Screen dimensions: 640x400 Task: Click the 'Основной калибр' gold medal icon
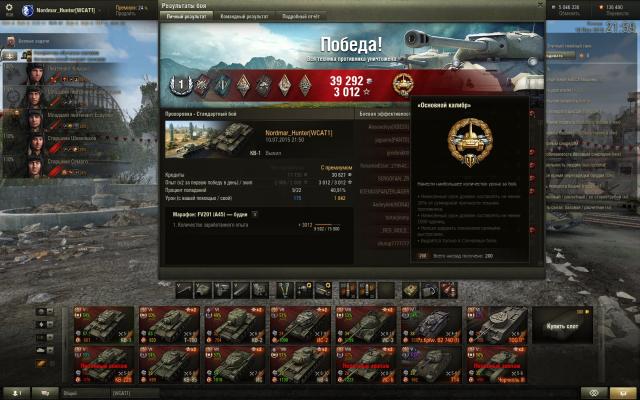coord(402,83)
